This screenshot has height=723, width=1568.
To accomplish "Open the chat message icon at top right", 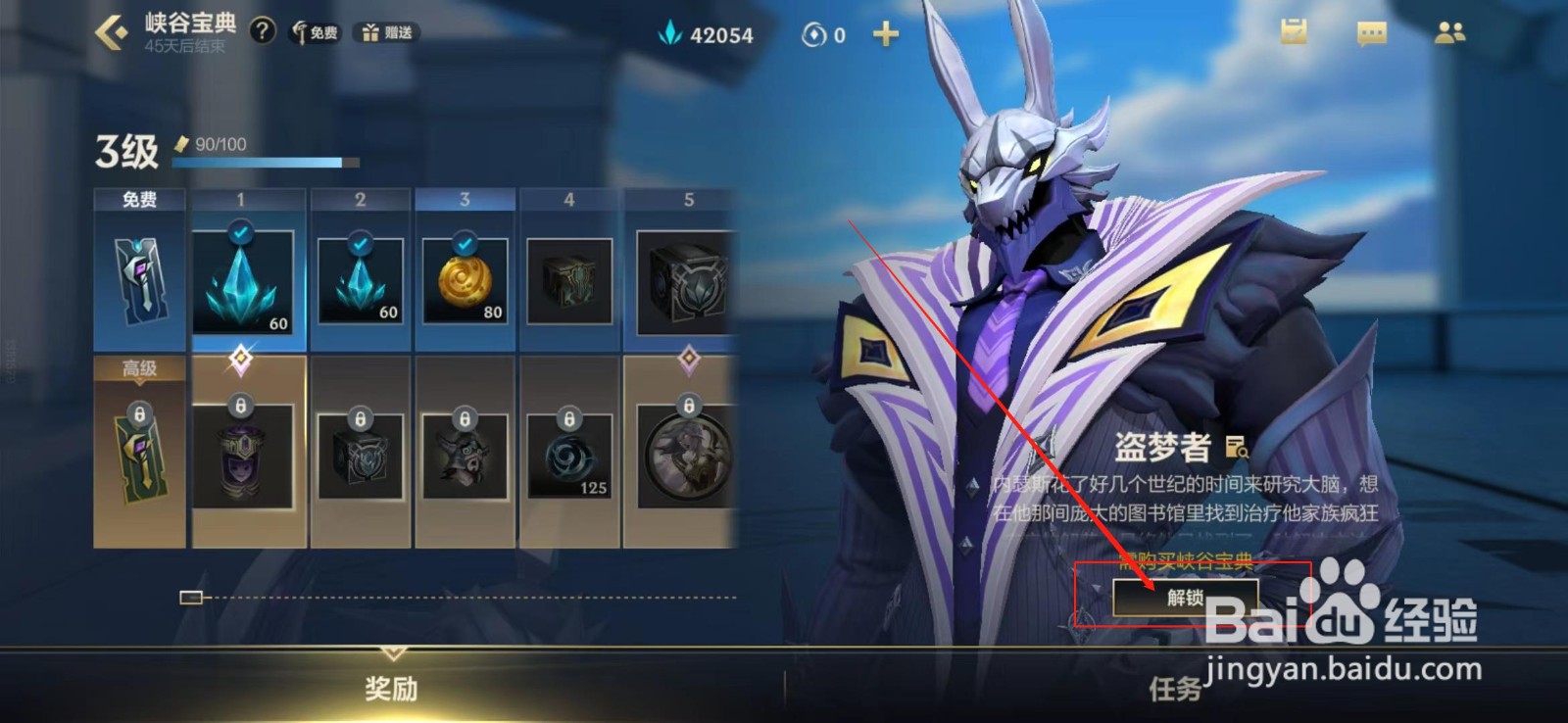I will pos(1371,32).
